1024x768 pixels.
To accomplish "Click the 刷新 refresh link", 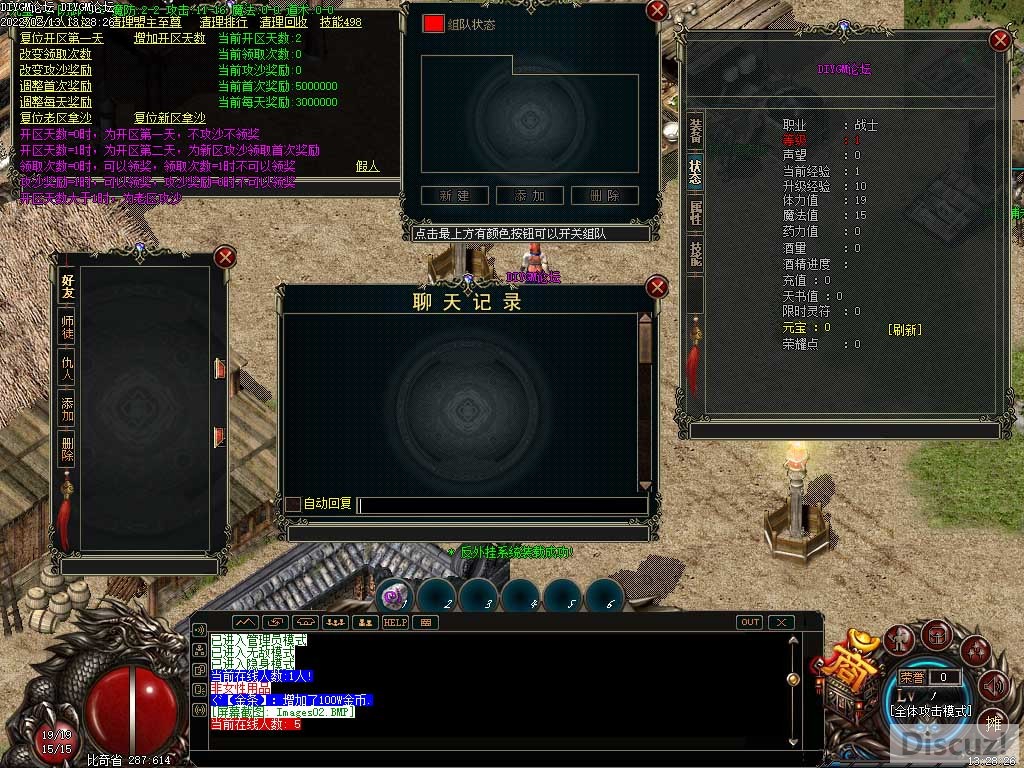I will (904, 329).
